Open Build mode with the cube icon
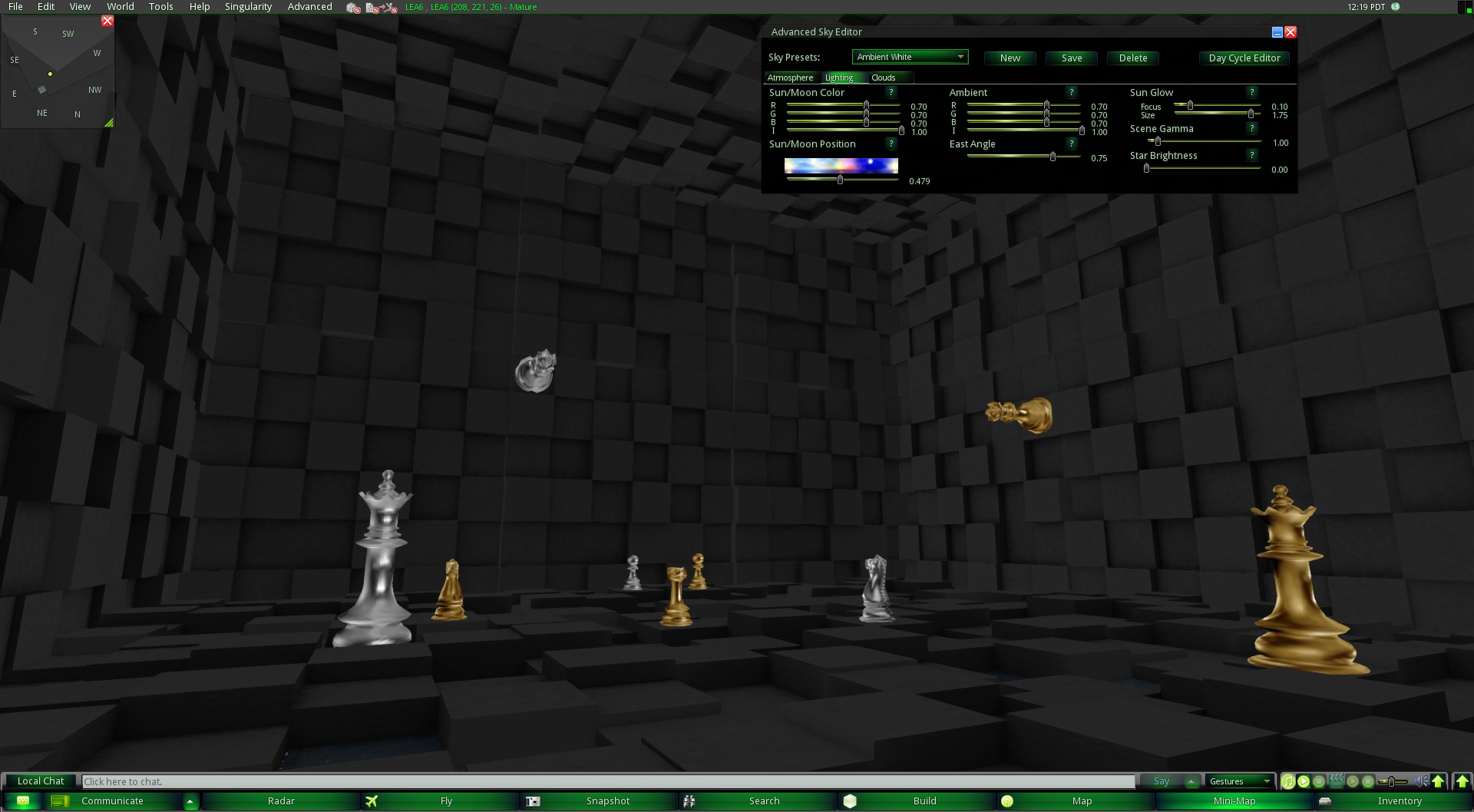 pos(852,800)
